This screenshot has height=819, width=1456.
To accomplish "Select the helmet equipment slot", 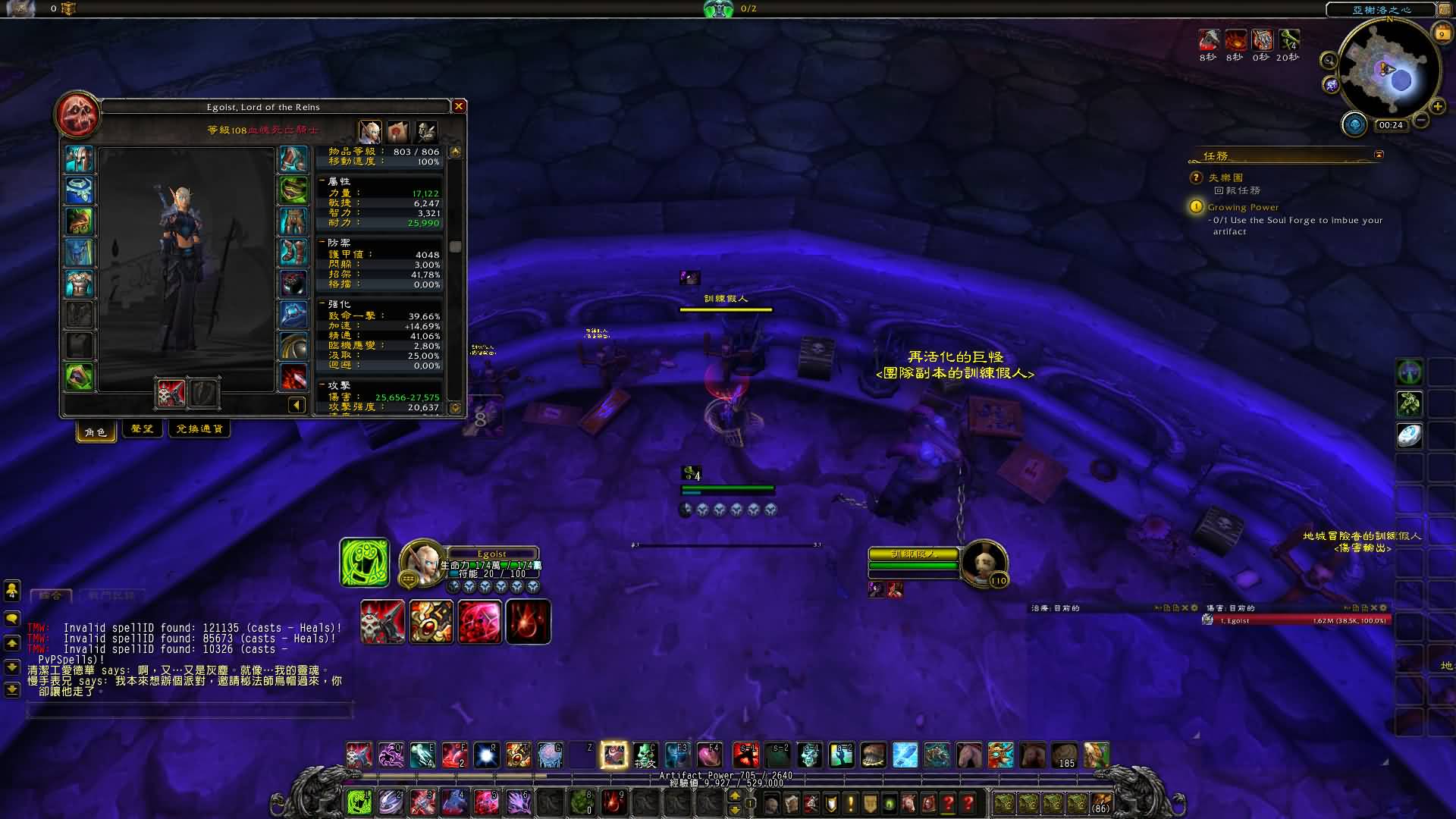I will pos(79,159).
